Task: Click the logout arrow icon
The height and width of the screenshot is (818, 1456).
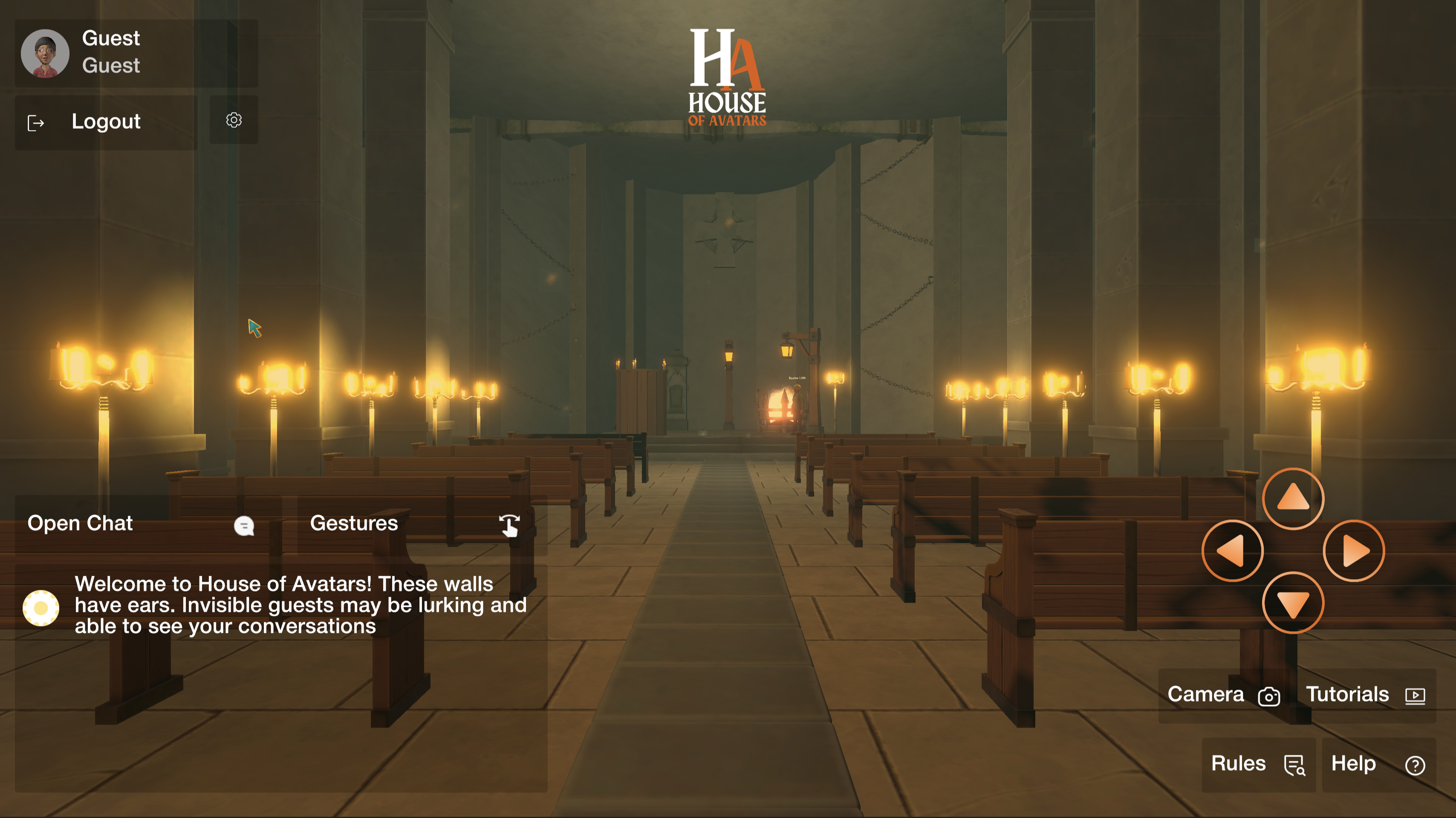Action: coord(35,121)
